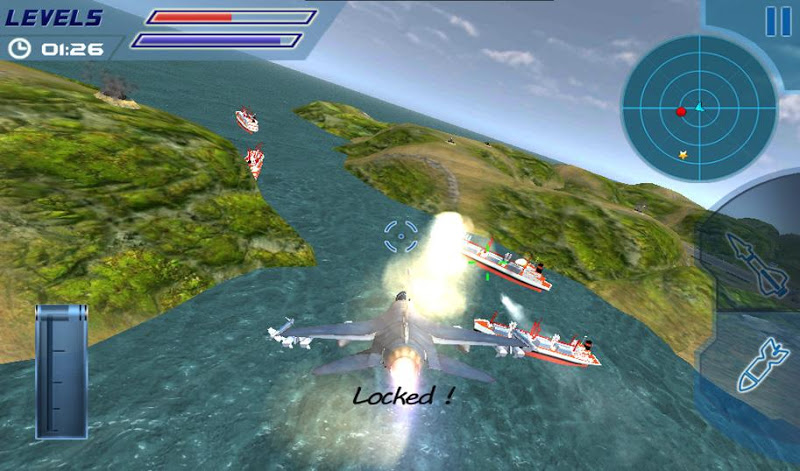Adjust the vertical throttle gauge

click(x=61, y=372)
